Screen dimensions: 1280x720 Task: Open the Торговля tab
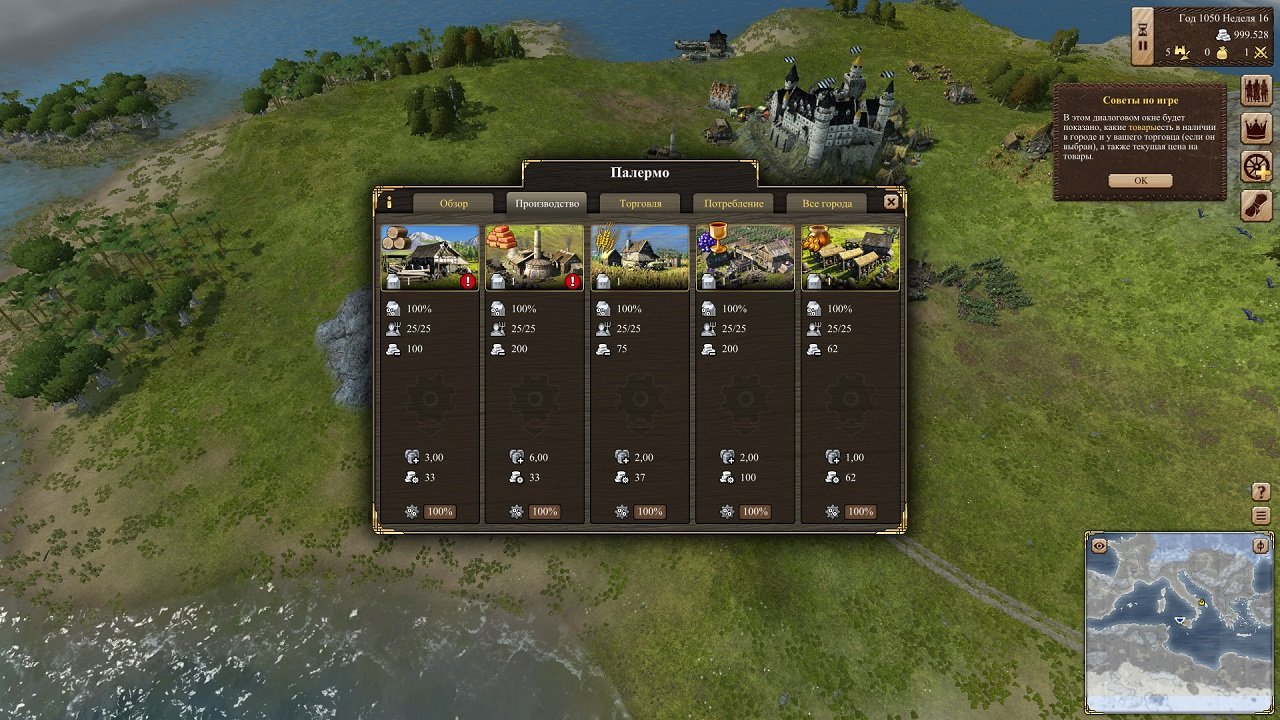pos(639,203)
